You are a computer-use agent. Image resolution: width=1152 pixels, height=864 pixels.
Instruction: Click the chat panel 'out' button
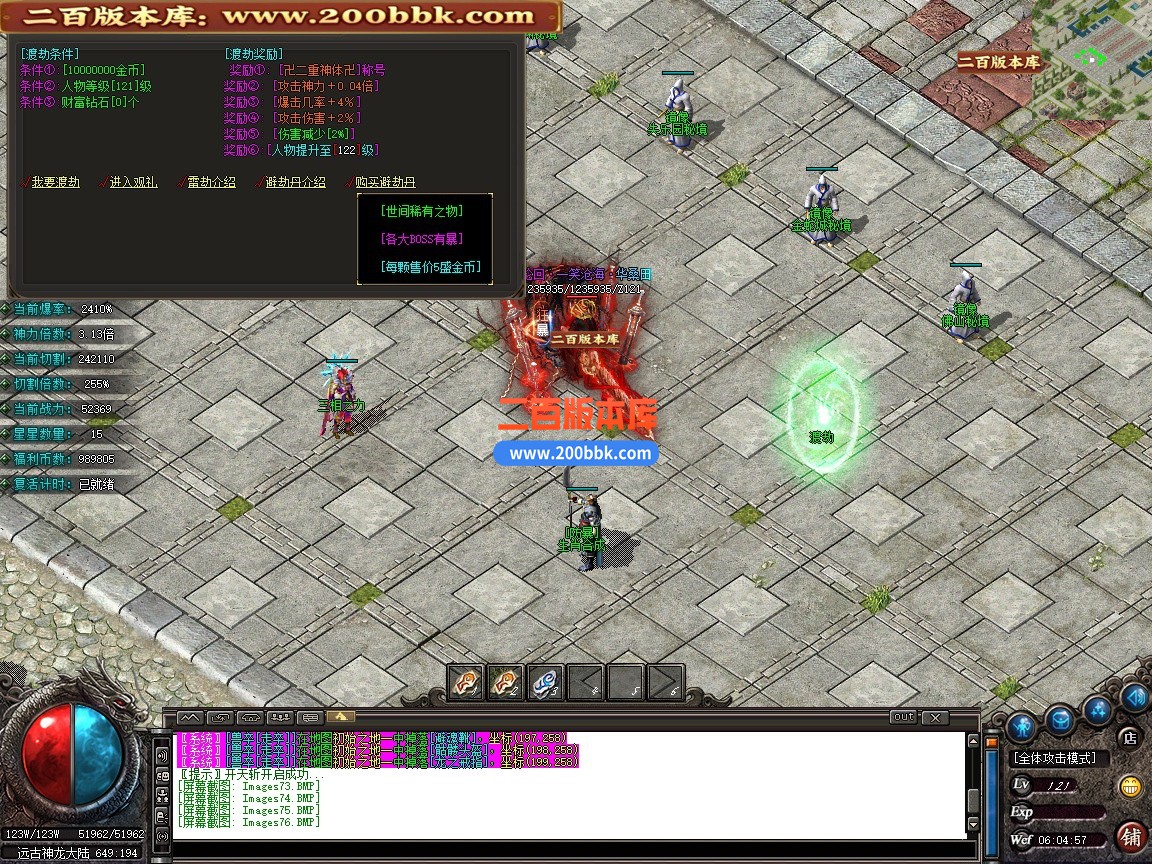903,717
